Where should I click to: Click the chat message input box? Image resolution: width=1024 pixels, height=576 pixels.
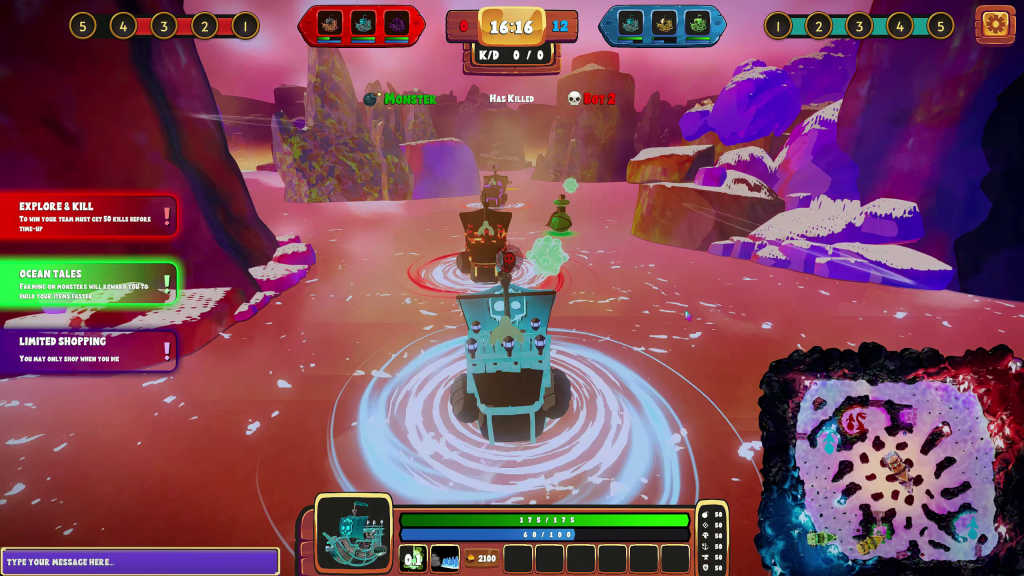140,561
